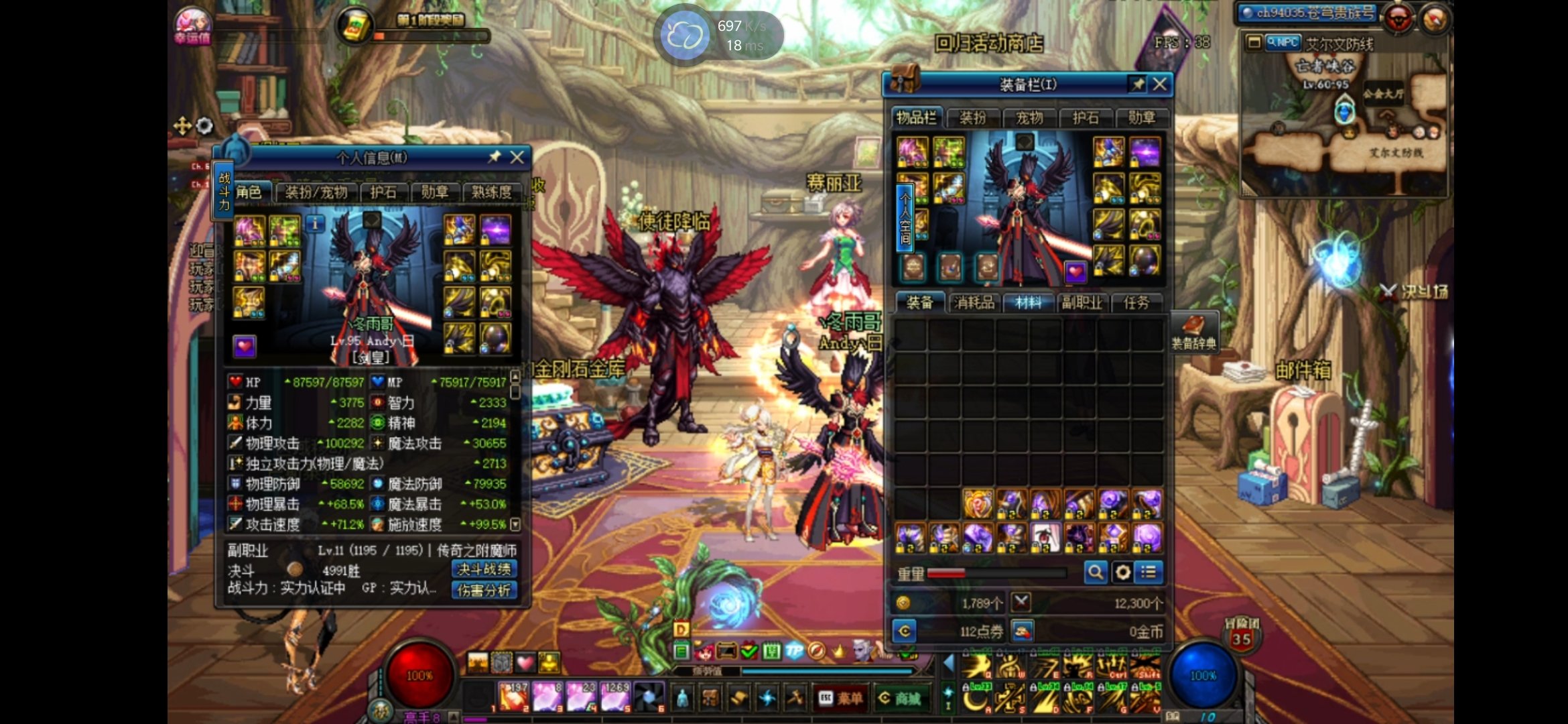
Task: Show the 材料 materials tab
Action: tap(1029, 303)
